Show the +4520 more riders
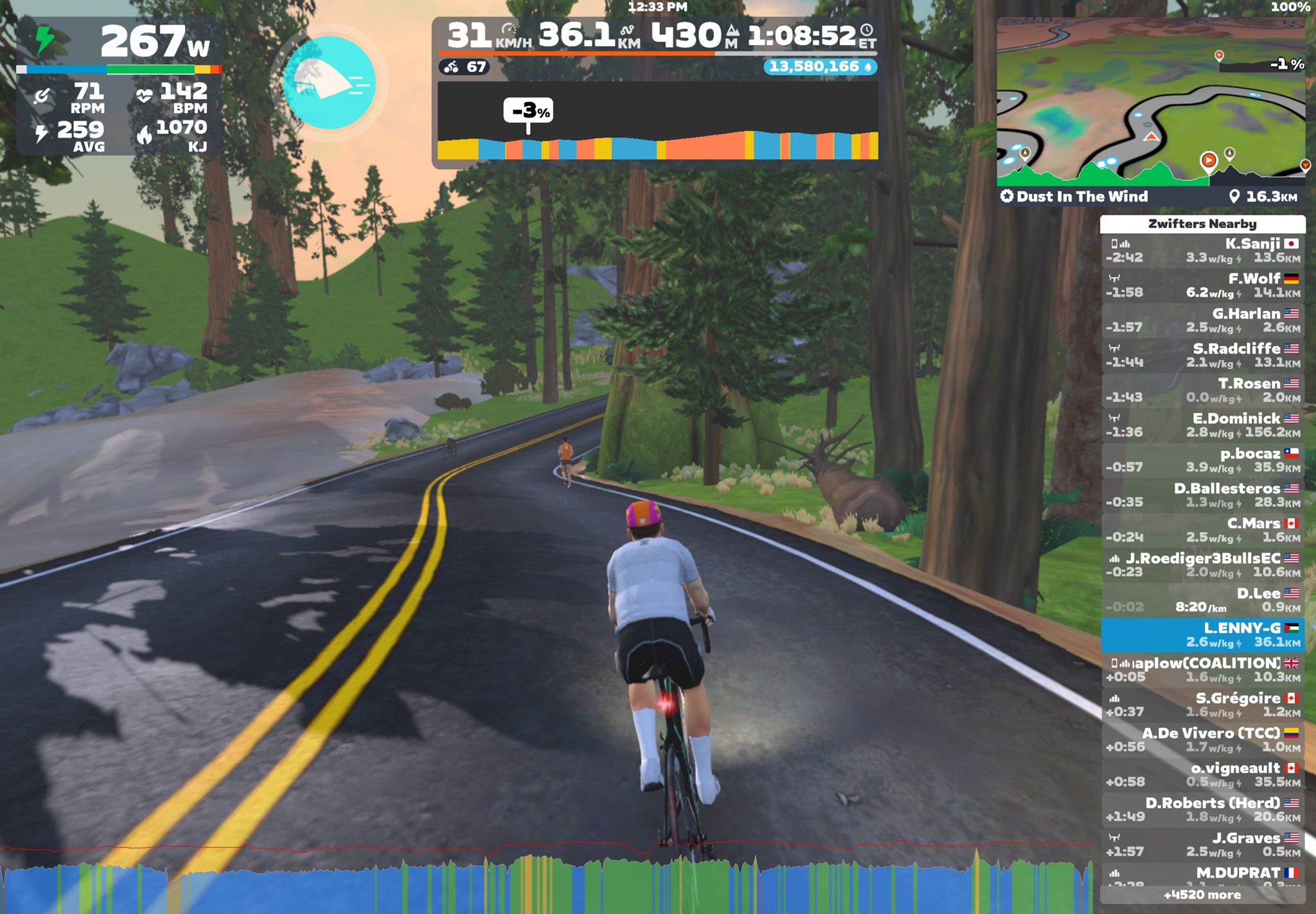The image size is (1316, 914). coord(1202,895)
